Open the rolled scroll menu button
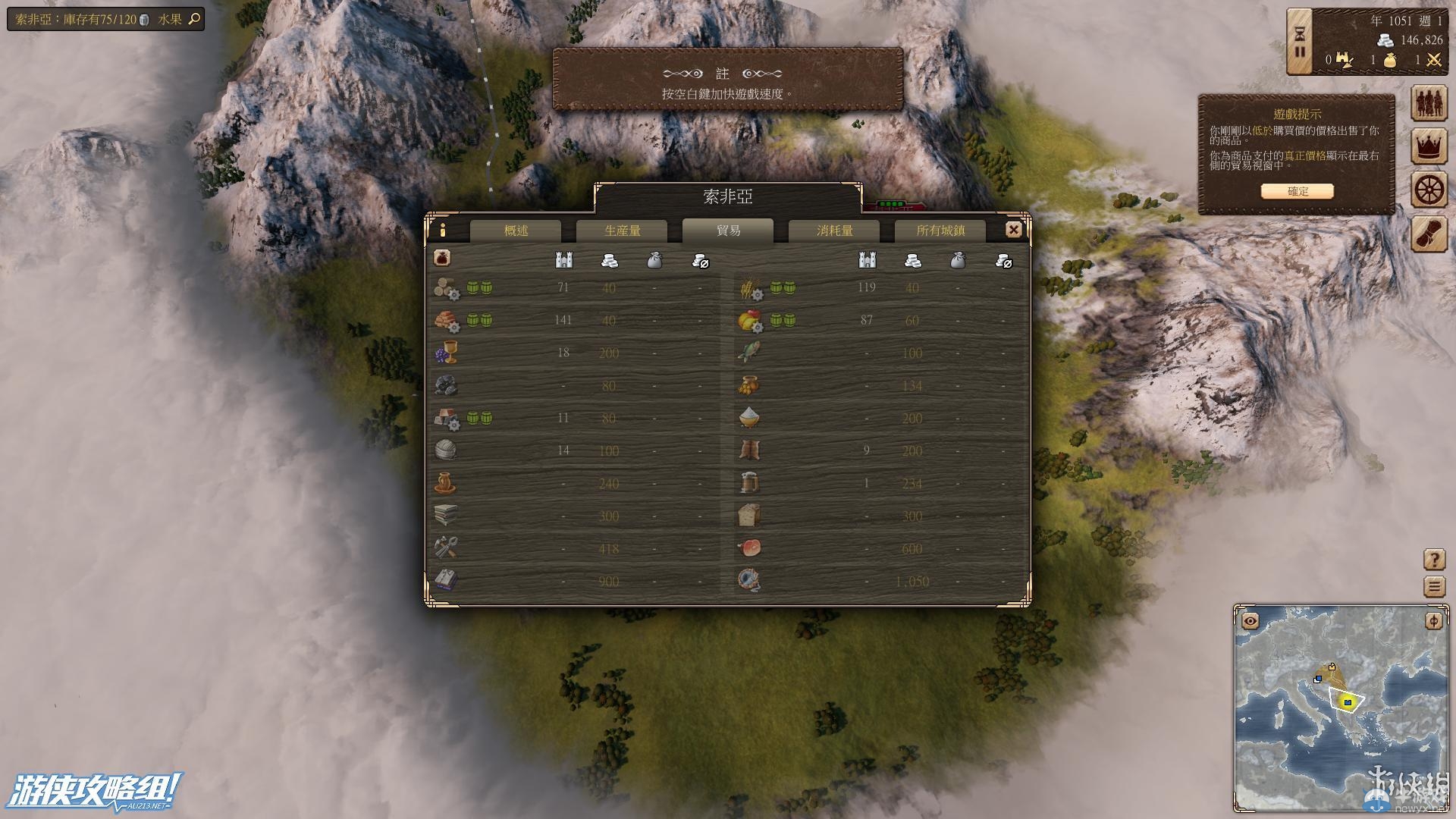This screenshot has height=819, width=1456. 1429,234
